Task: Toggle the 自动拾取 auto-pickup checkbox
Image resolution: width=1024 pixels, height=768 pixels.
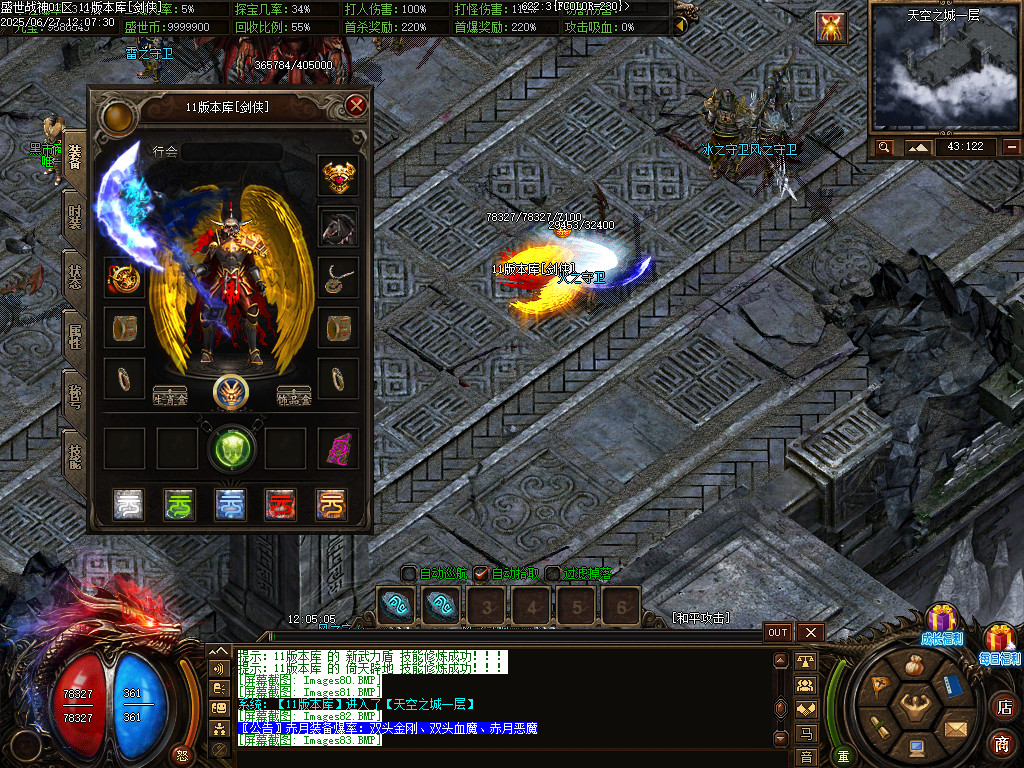Action: pos(481,574)
